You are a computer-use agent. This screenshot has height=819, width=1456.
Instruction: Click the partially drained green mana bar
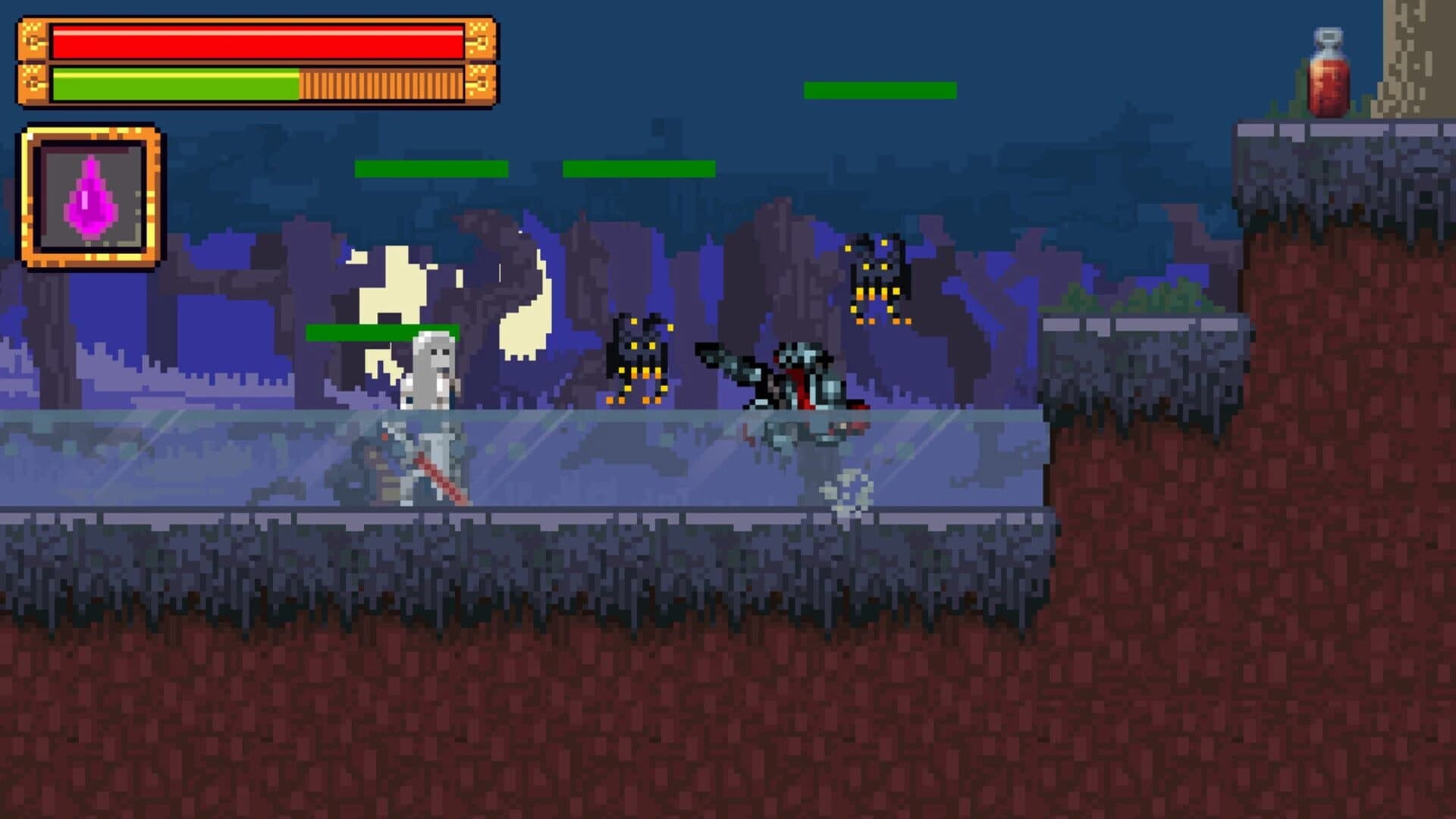[174, 83]
